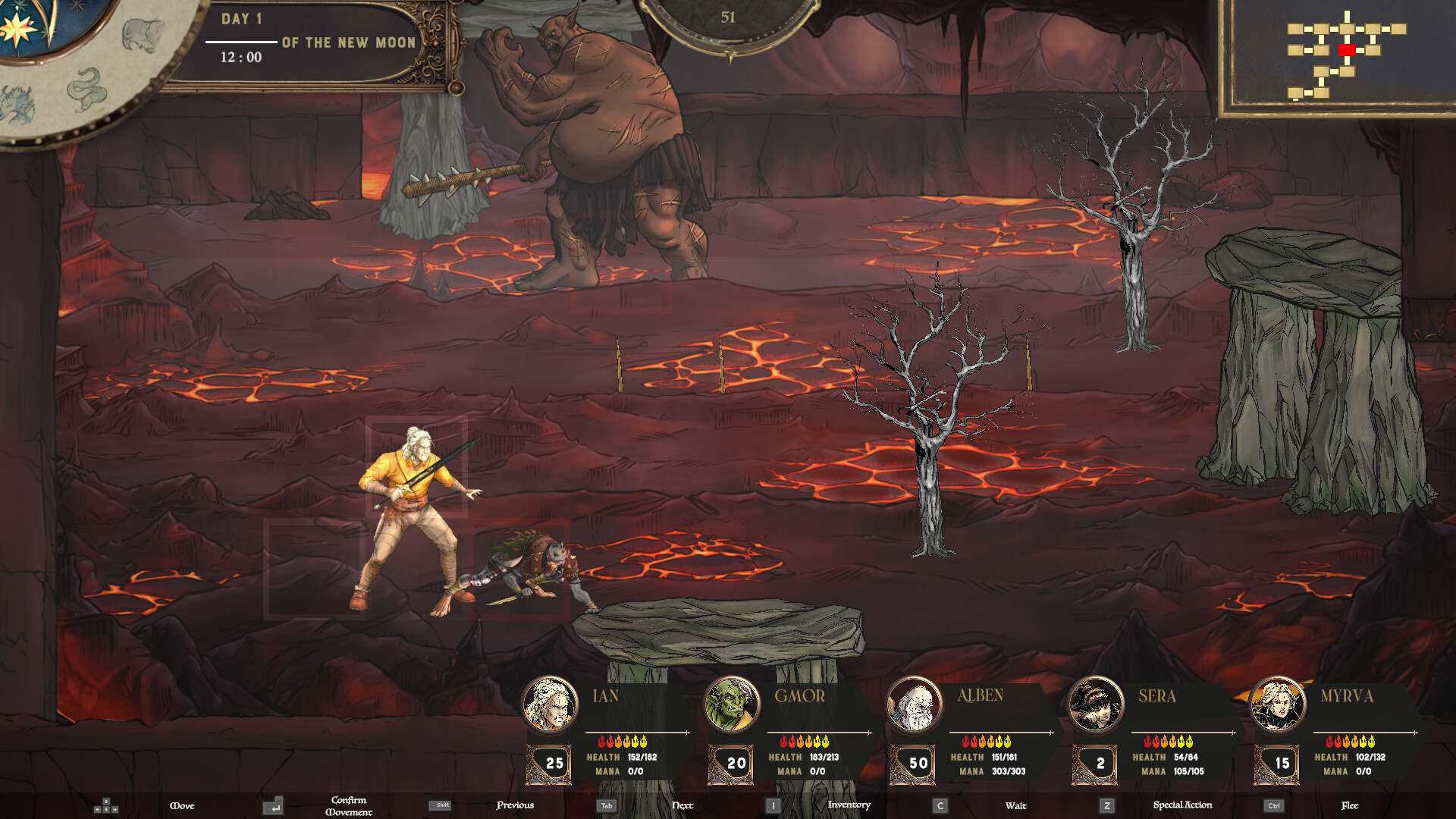Click the red player marker on the minimap
Screen dimensions: 1456x819
point(1348,51)
